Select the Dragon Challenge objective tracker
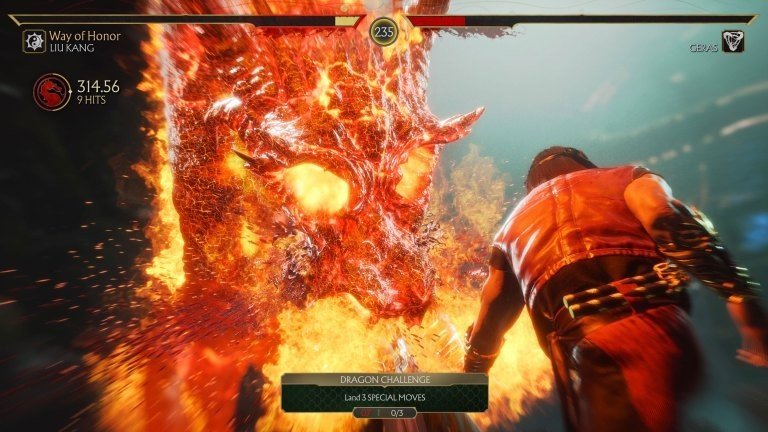 pyautogui.click(x=384, y=394)
